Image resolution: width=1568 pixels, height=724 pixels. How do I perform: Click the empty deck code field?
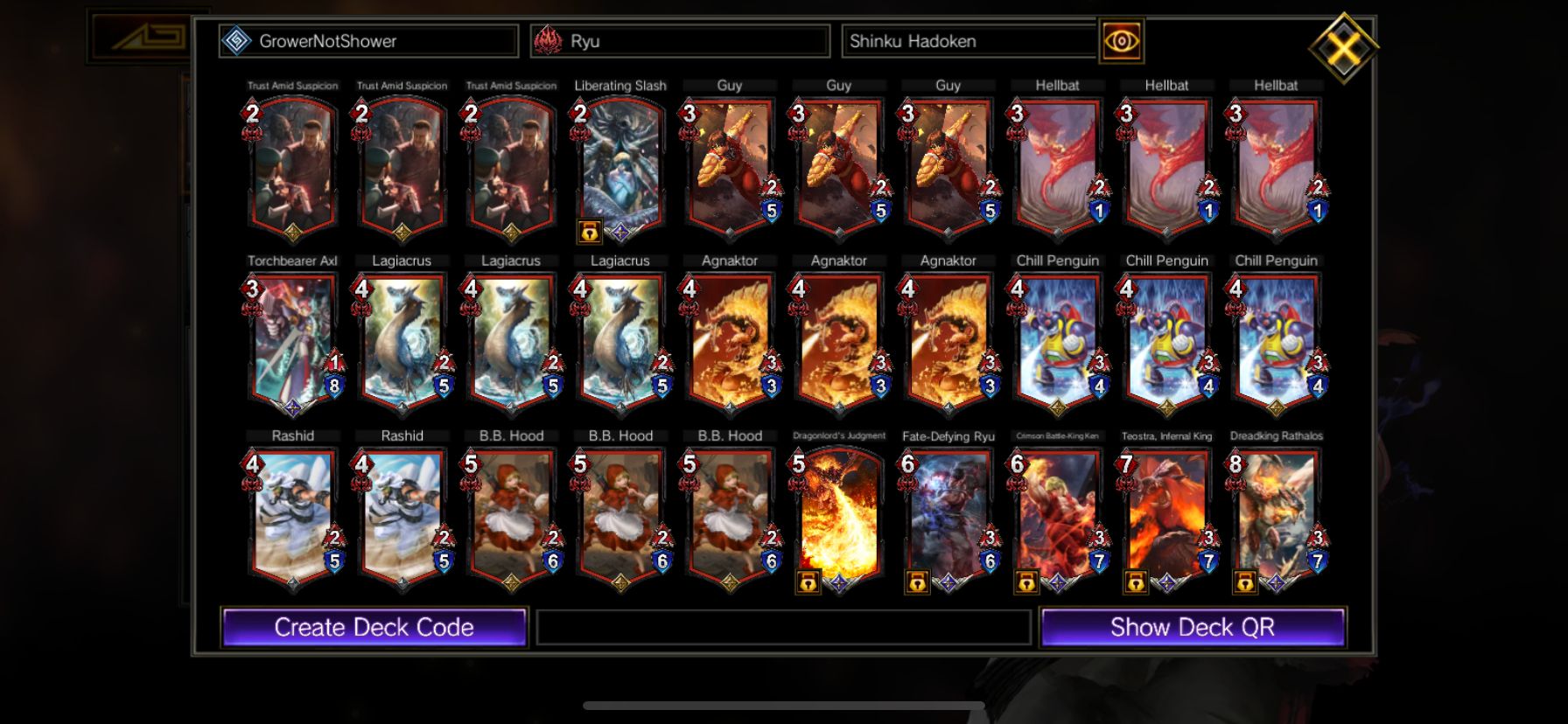[783, 627]
